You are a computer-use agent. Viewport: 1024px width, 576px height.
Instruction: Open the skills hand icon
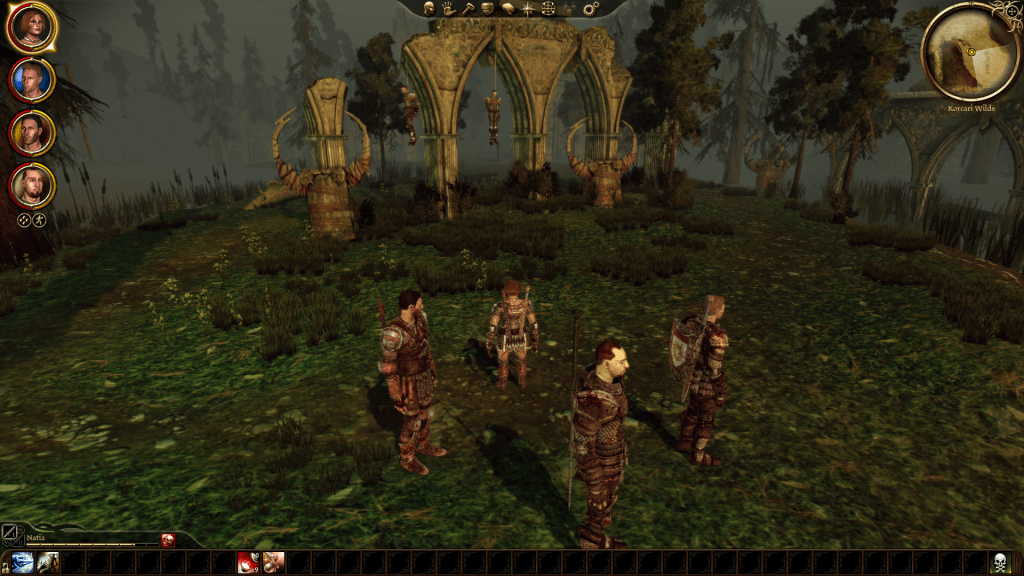pyautogui.click(x=447, y=8)
